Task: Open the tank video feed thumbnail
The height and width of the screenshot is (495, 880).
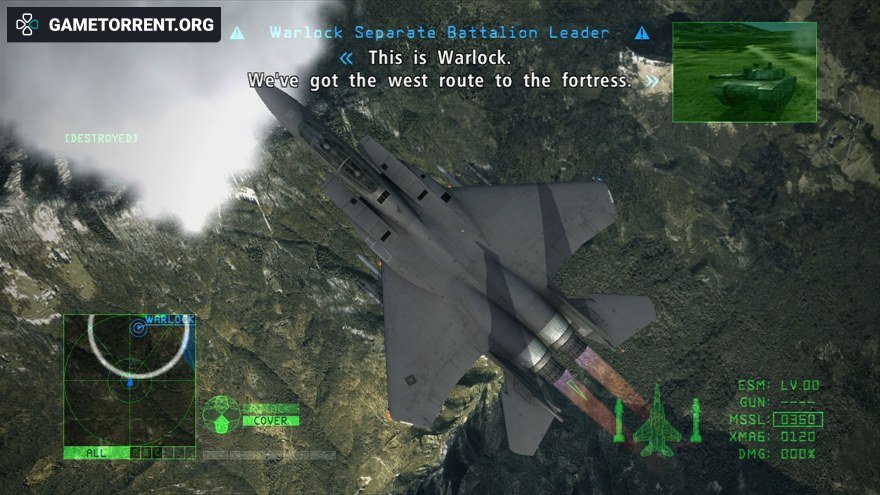Action: [744, 72]
